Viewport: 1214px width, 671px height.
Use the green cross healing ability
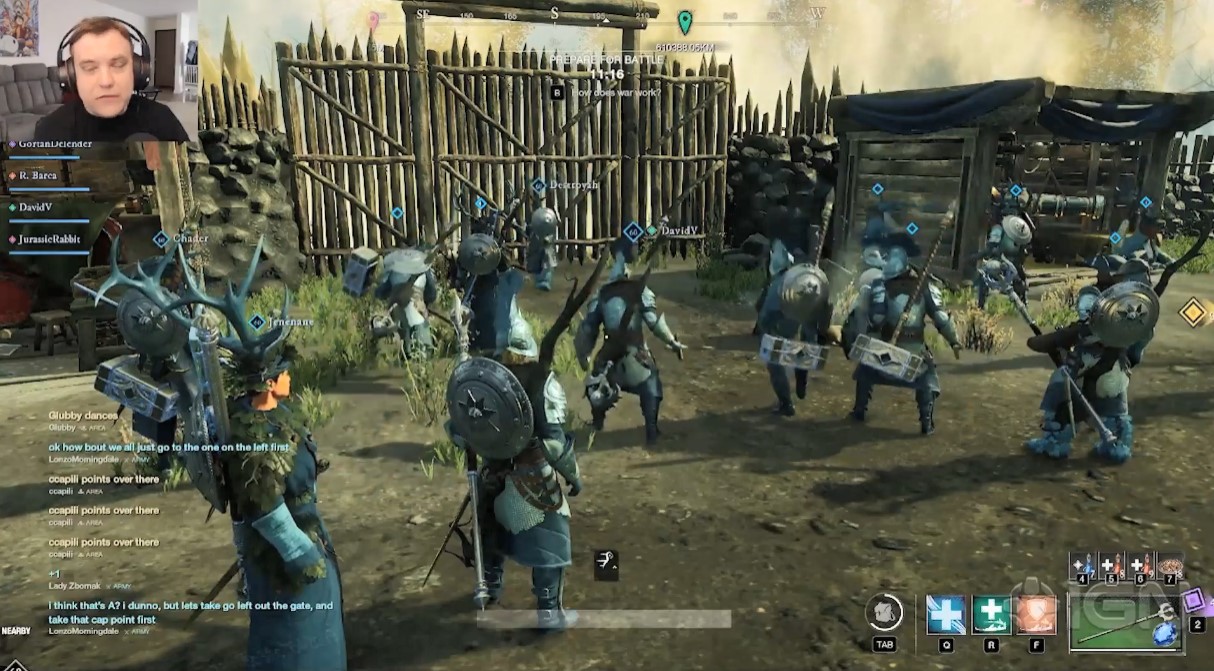[991, 614]
